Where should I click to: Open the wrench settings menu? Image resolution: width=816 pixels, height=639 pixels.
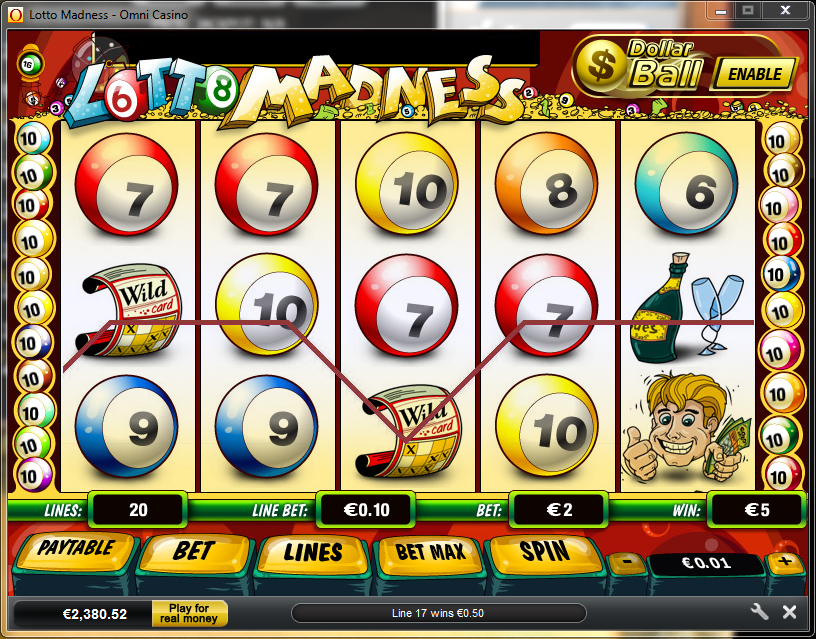tap(758, 612)
